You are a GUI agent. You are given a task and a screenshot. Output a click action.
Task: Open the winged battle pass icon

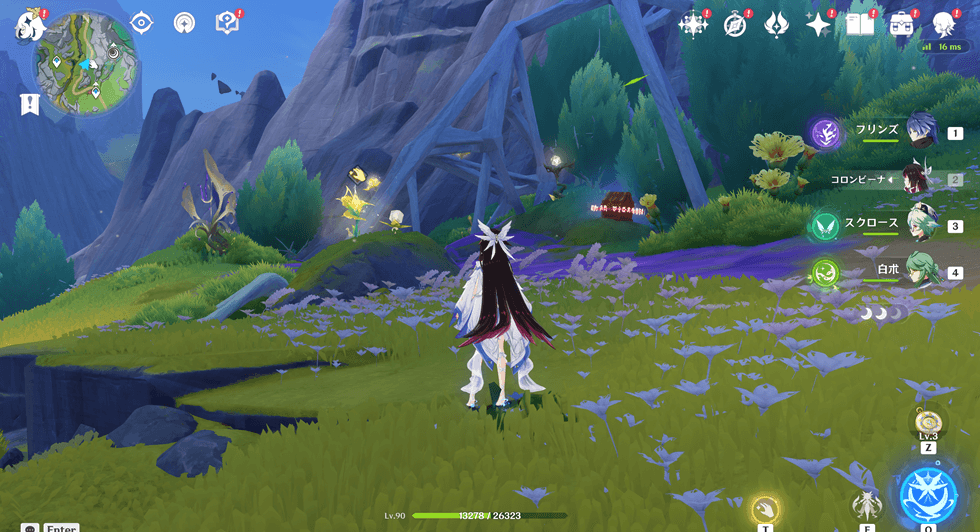pos(777,24)
